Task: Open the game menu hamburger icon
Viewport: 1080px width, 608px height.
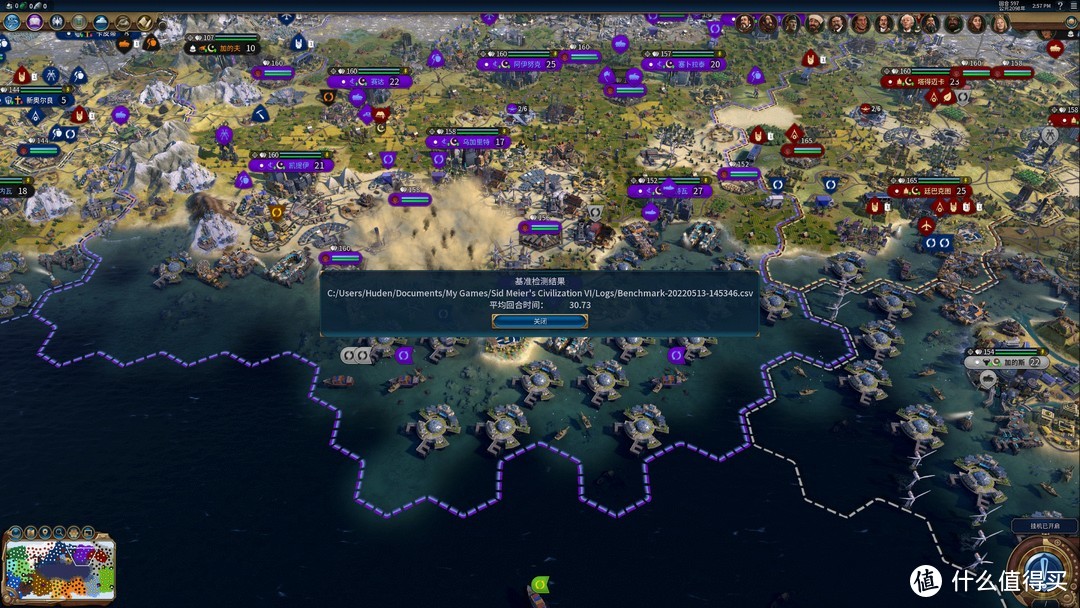Action: pyautogui.click(x=1071, y=5)
